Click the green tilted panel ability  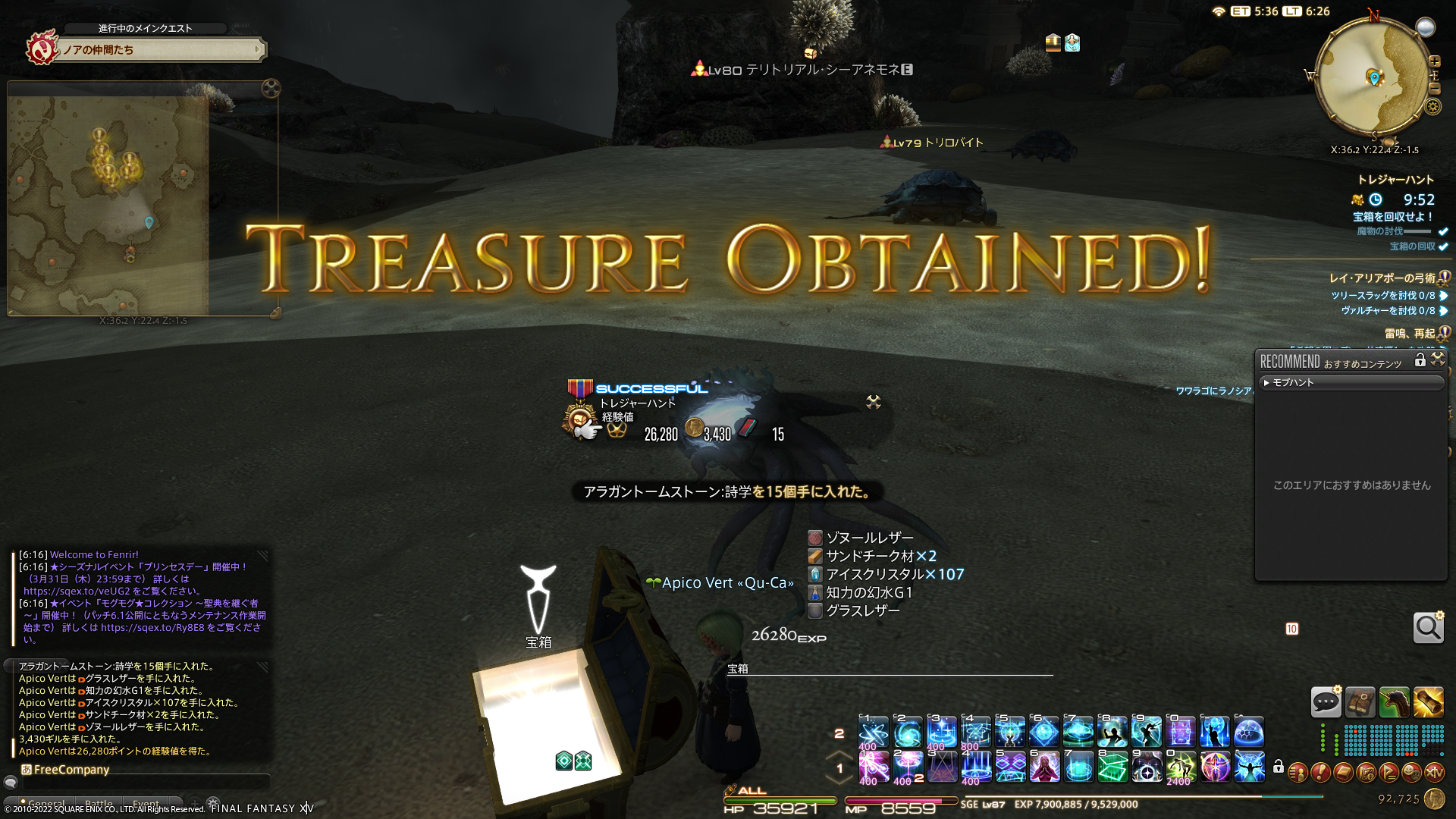(1112, 767)
